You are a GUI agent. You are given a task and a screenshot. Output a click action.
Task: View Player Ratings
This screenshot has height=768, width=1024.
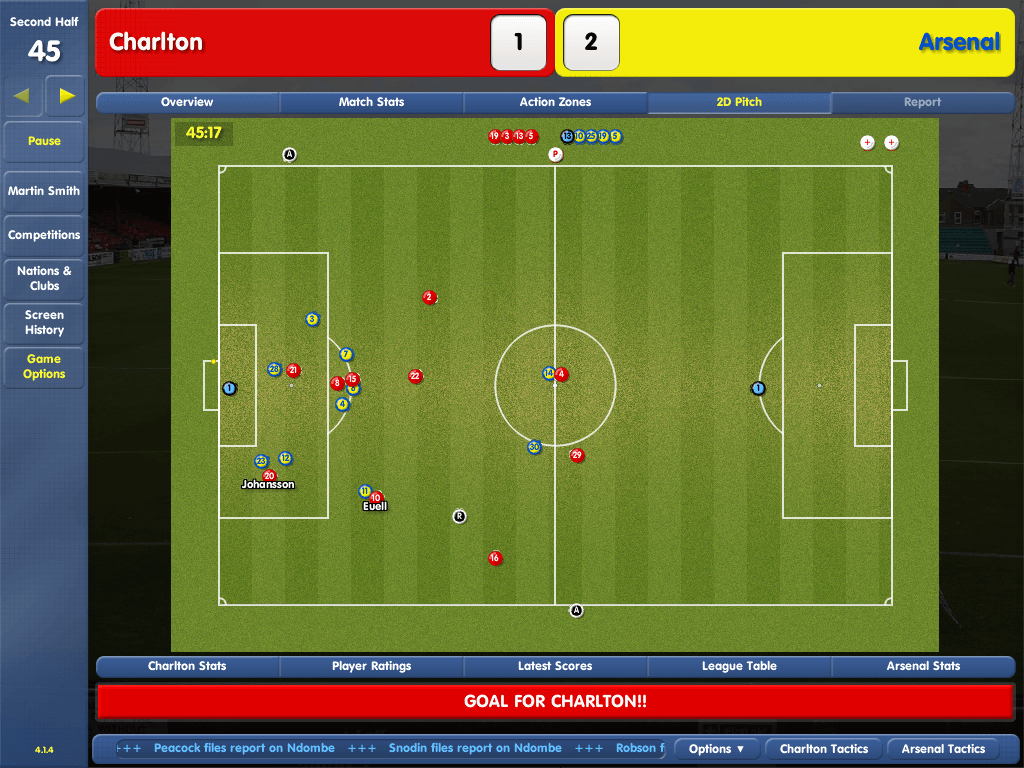click(x=371, y=666)
